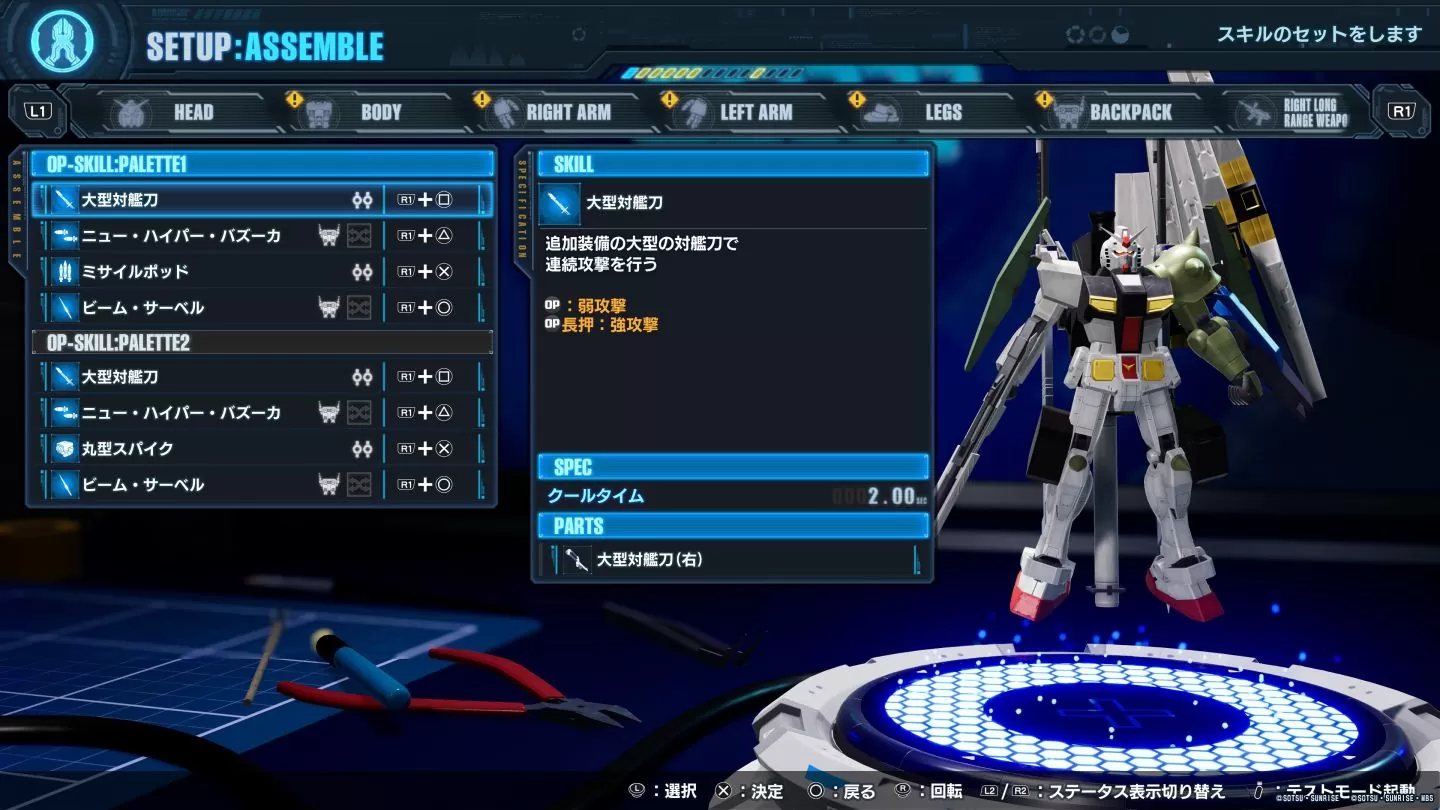Screen dimensions: 1440x810
Task: Click the OP-SKILL:PALETTE2 header
Action: tap(262, 343)
